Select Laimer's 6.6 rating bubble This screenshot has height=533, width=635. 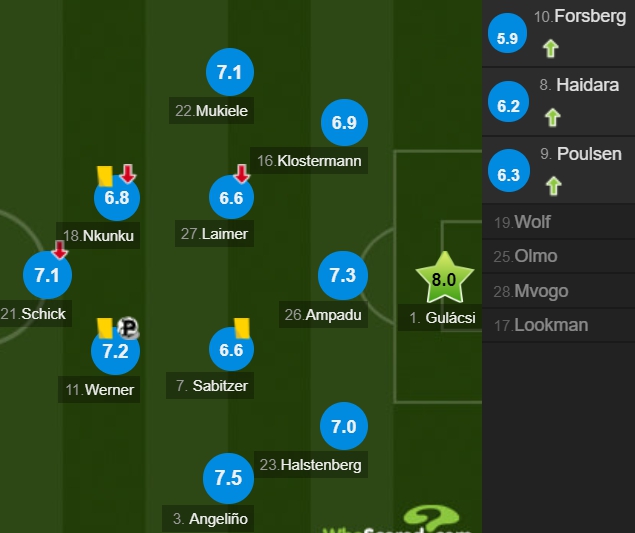tap(231, 197)
